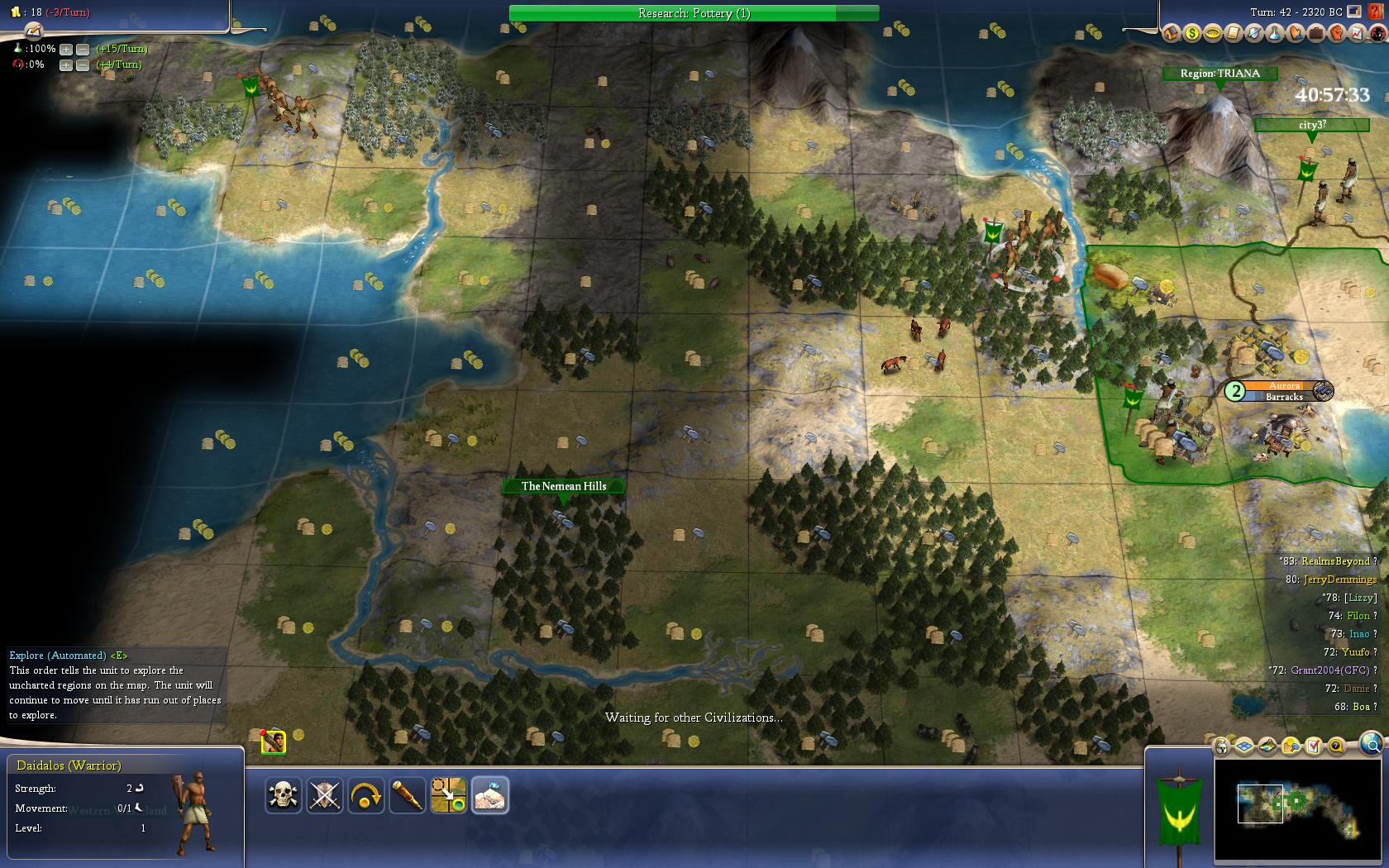Image resolution: width=1389 pixels, height=868 pixels.
Task: Click the highlighted white rock action button
Action: (490, 795)
